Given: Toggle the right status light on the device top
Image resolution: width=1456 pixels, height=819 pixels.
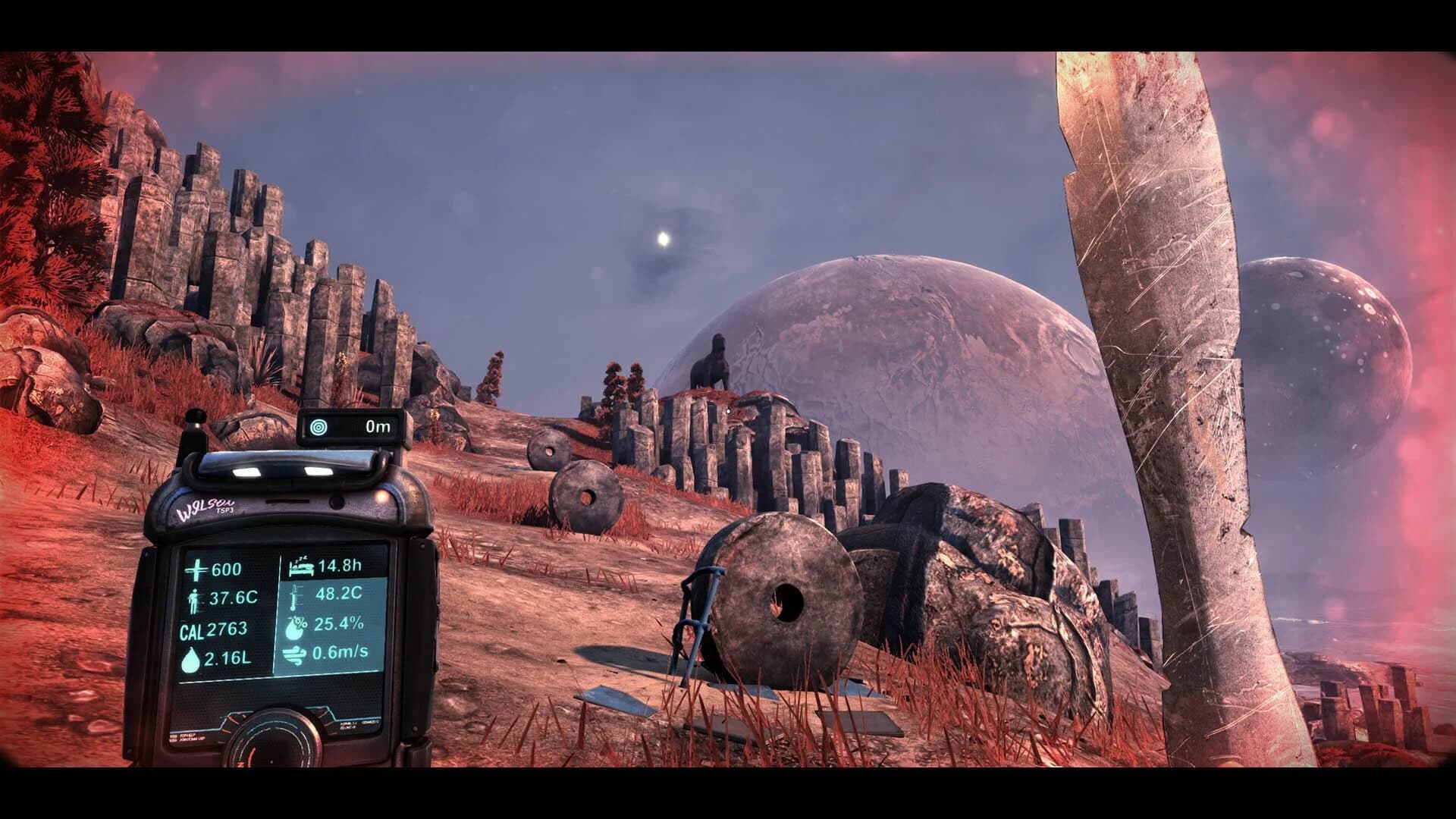Looking at the screenshot, I should click(317, 471).
